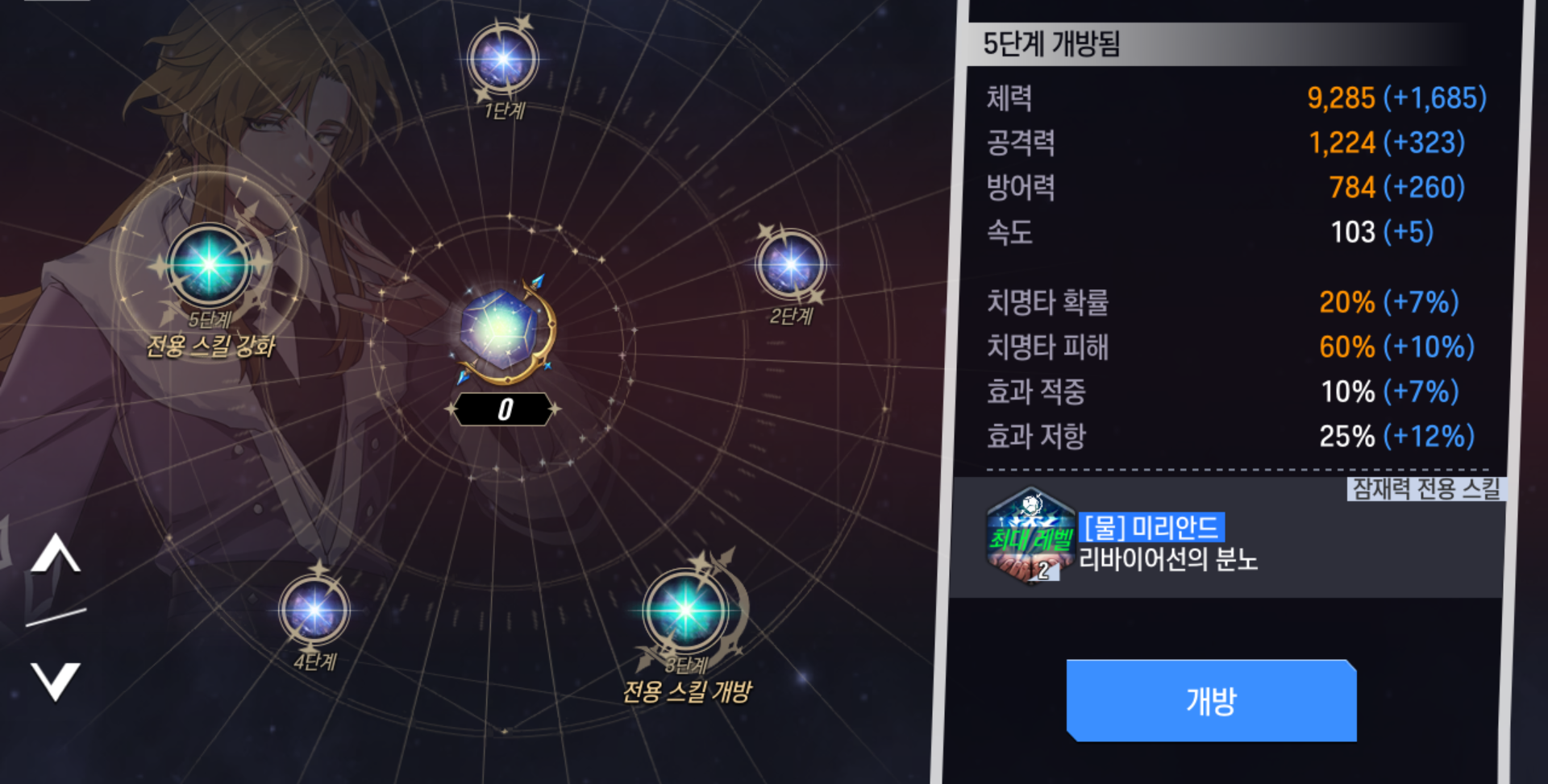Switch to next hero with down arrow
Image resolution: width=1548 pixels, height=784 pixels.
coord(56,681)
